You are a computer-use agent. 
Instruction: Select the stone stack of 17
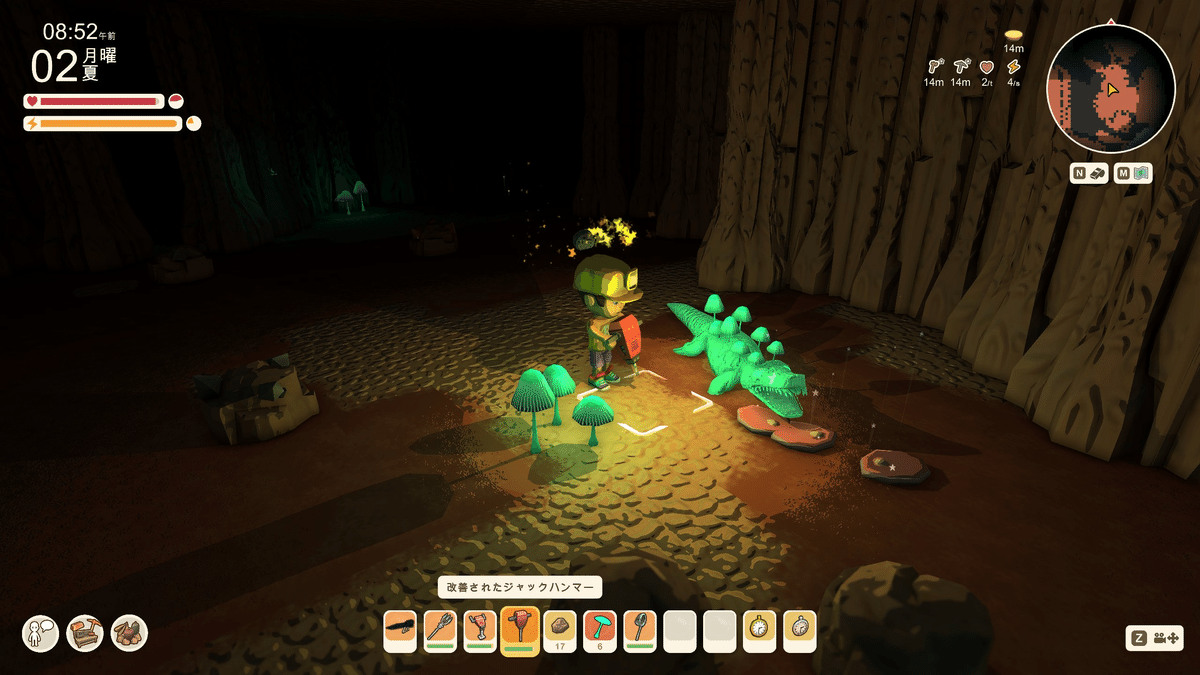pyautogui.click(x=560, y=630)
